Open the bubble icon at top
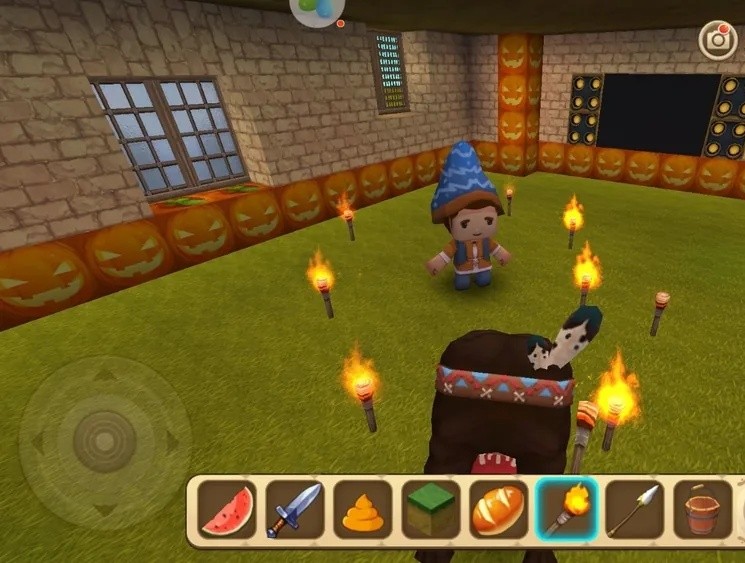 point(317,10)
